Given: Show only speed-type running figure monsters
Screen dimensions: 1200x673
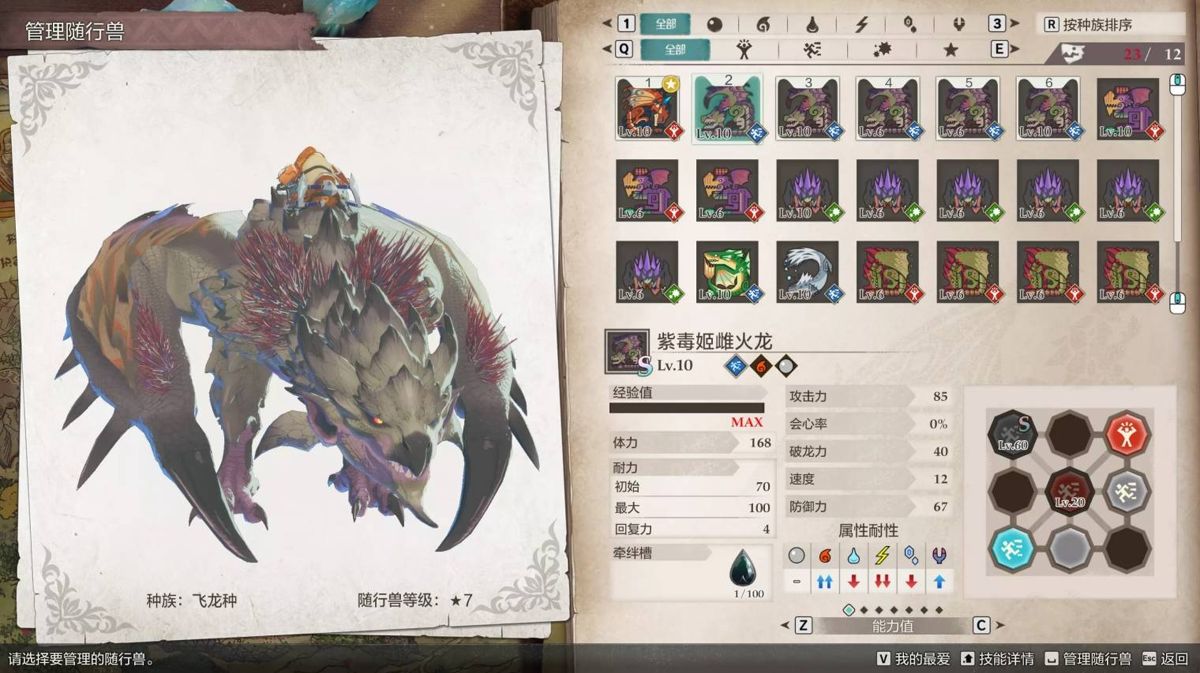Looking at the screenshot, I should coord(813,49).
